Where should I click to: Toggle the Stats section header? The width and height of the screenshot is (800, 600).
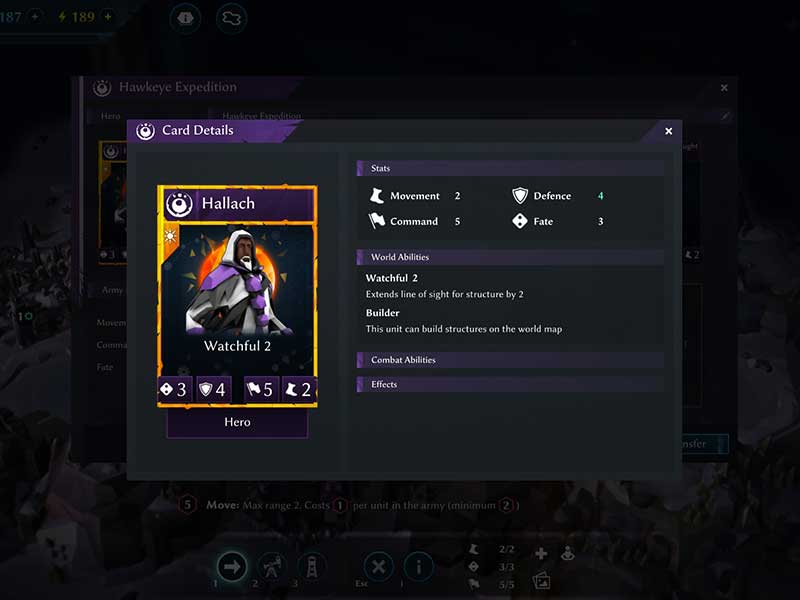click(x=510, y=168)
